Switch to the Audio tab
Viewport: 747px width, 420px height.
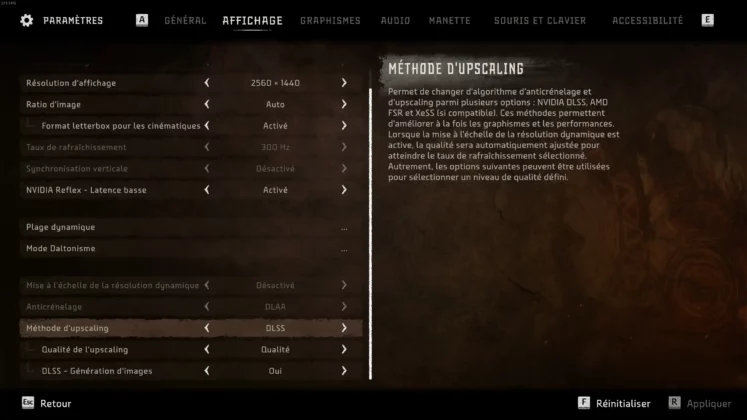(395, 20)
